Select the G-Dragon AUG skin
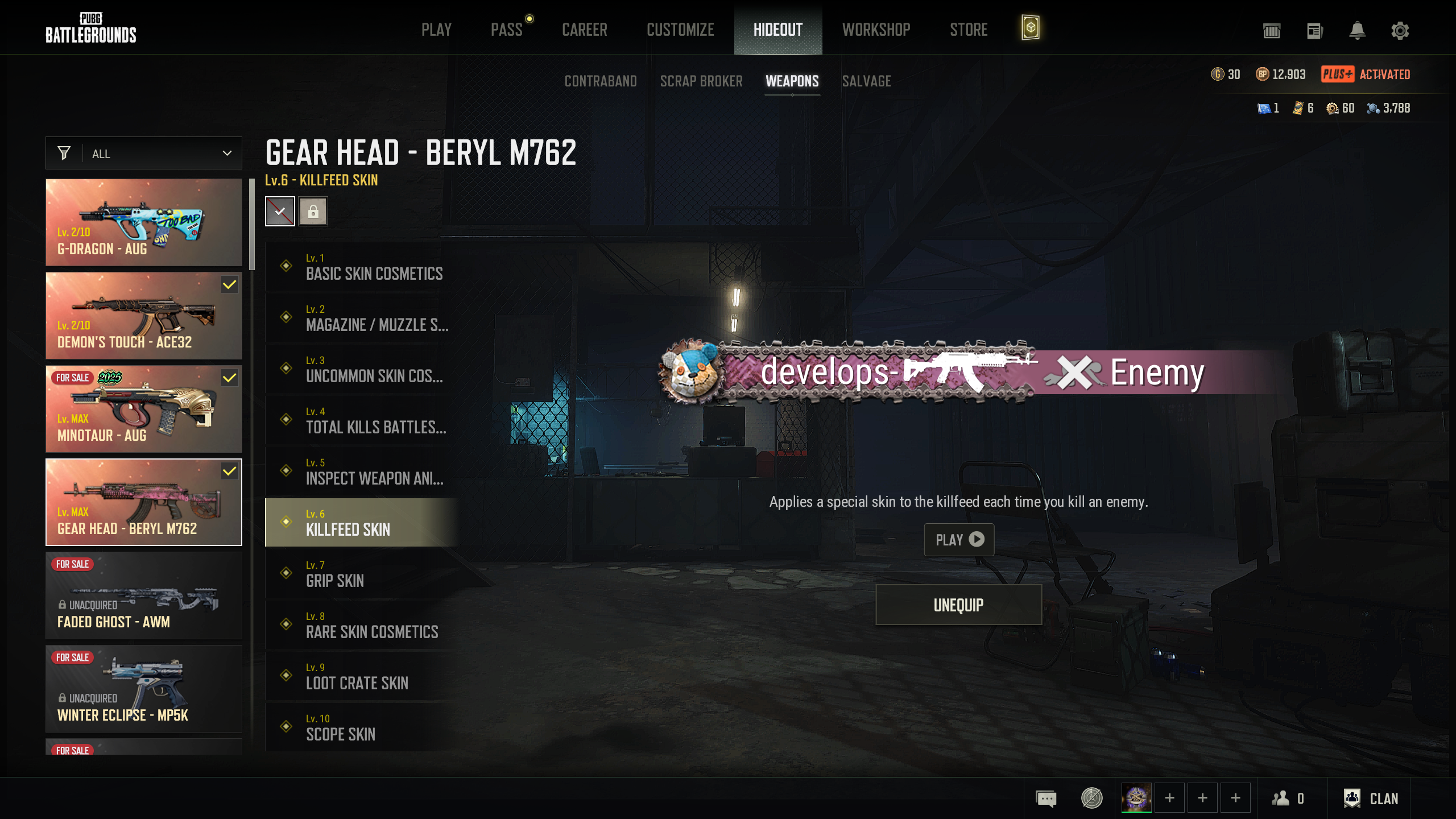This screenshot has width=1456, height=819. coord(144,222)
